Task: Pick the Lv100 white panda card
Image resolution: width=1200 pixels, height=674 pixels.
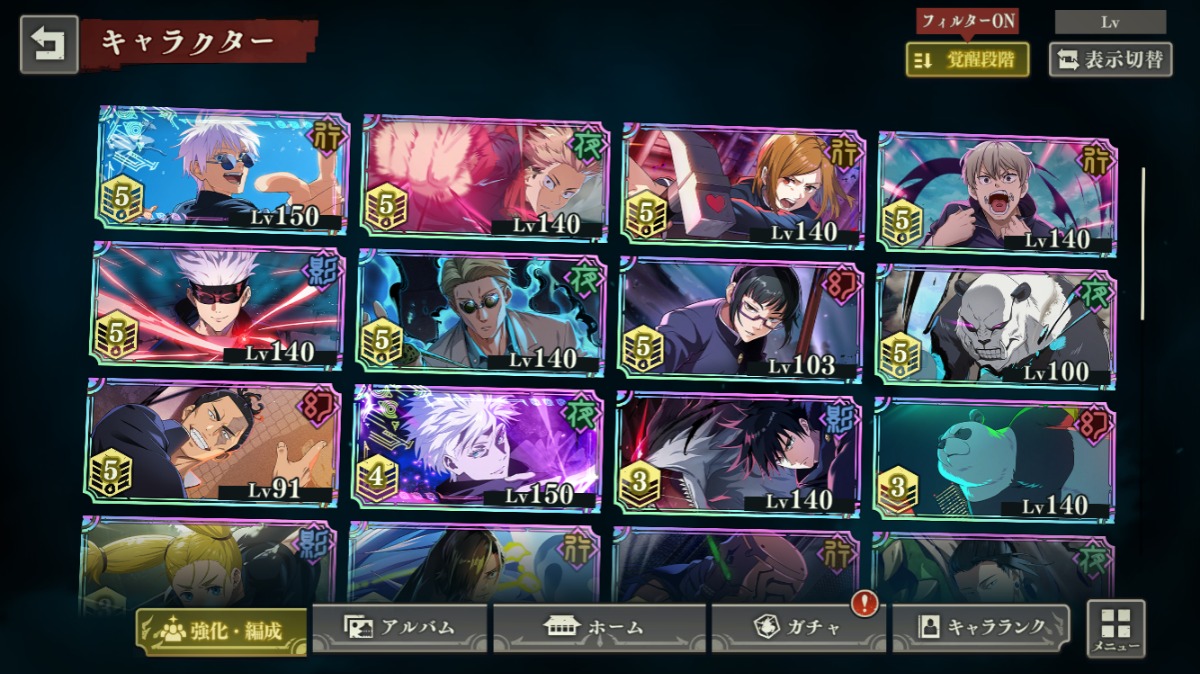Action: tap(995, 325)
